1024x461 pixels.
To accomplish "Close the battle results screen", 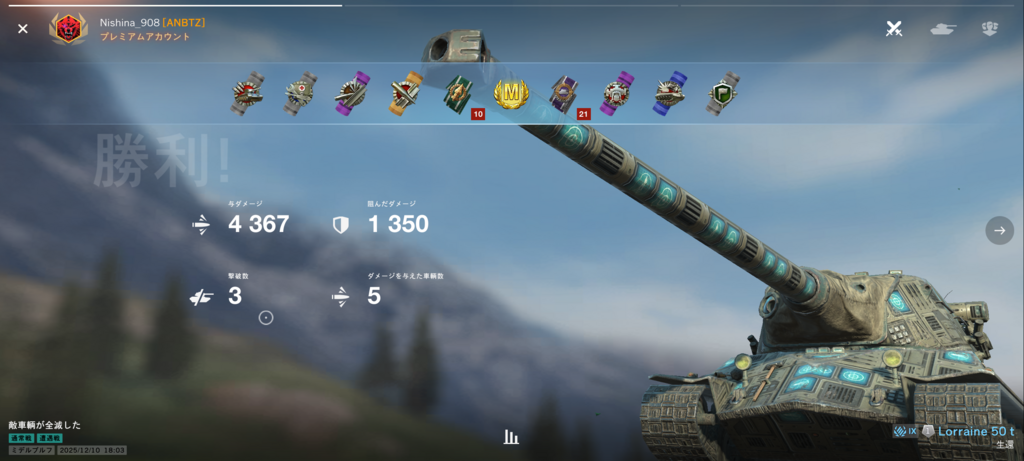I will click(22, 29).
